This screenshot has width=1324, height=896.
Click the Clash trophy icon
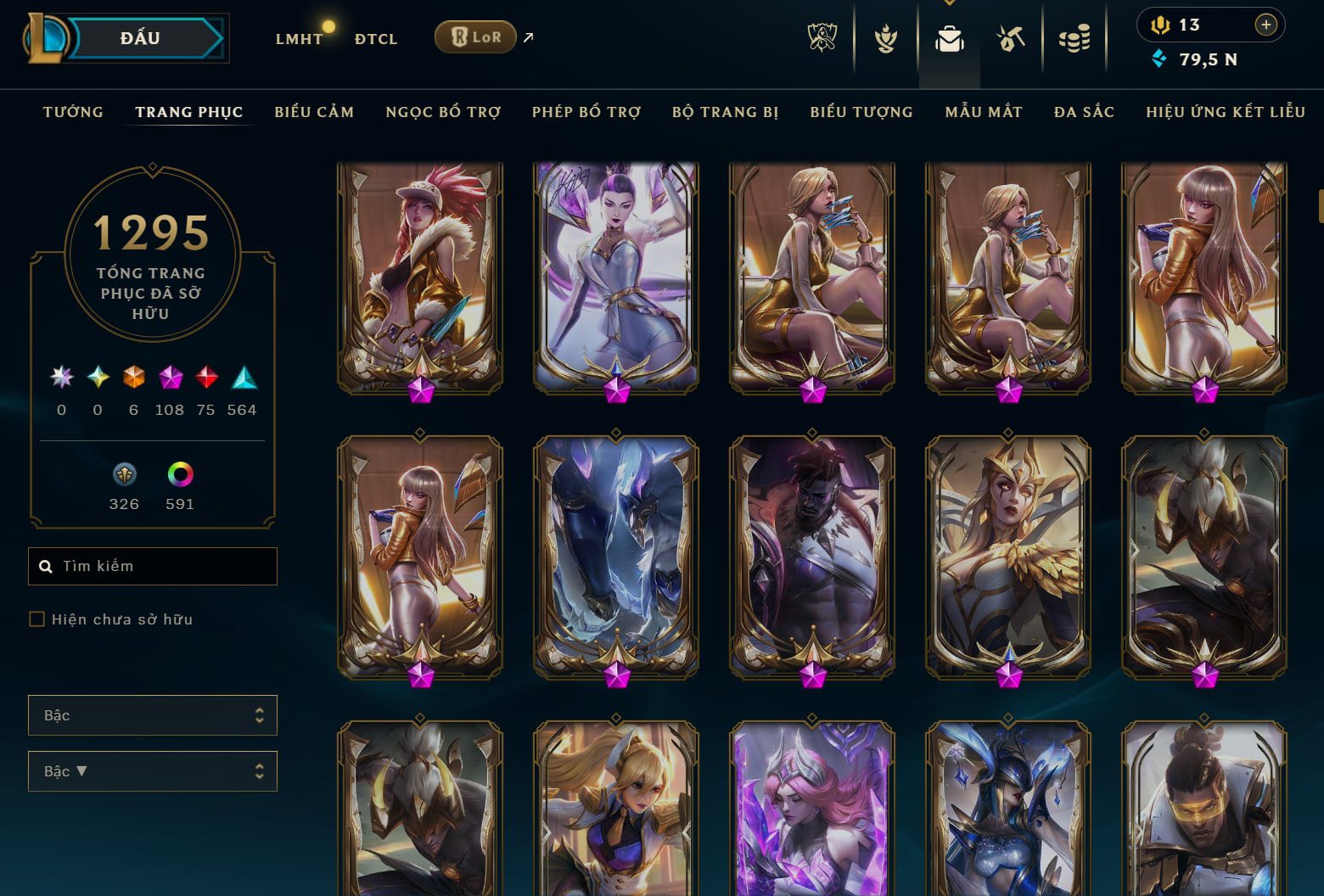(x=885, y=40)
